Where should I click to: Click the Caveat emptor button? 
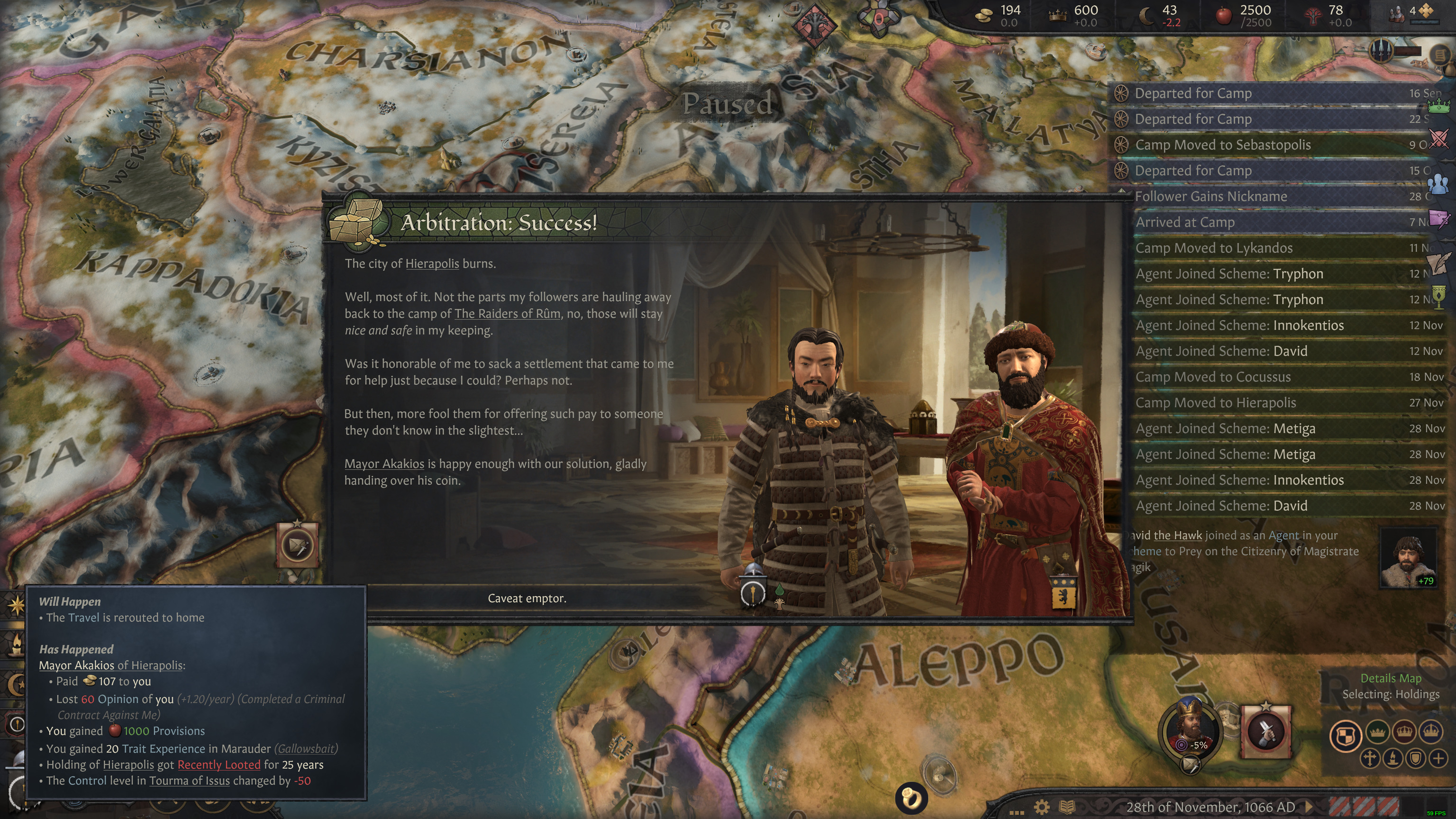(528, 598)
